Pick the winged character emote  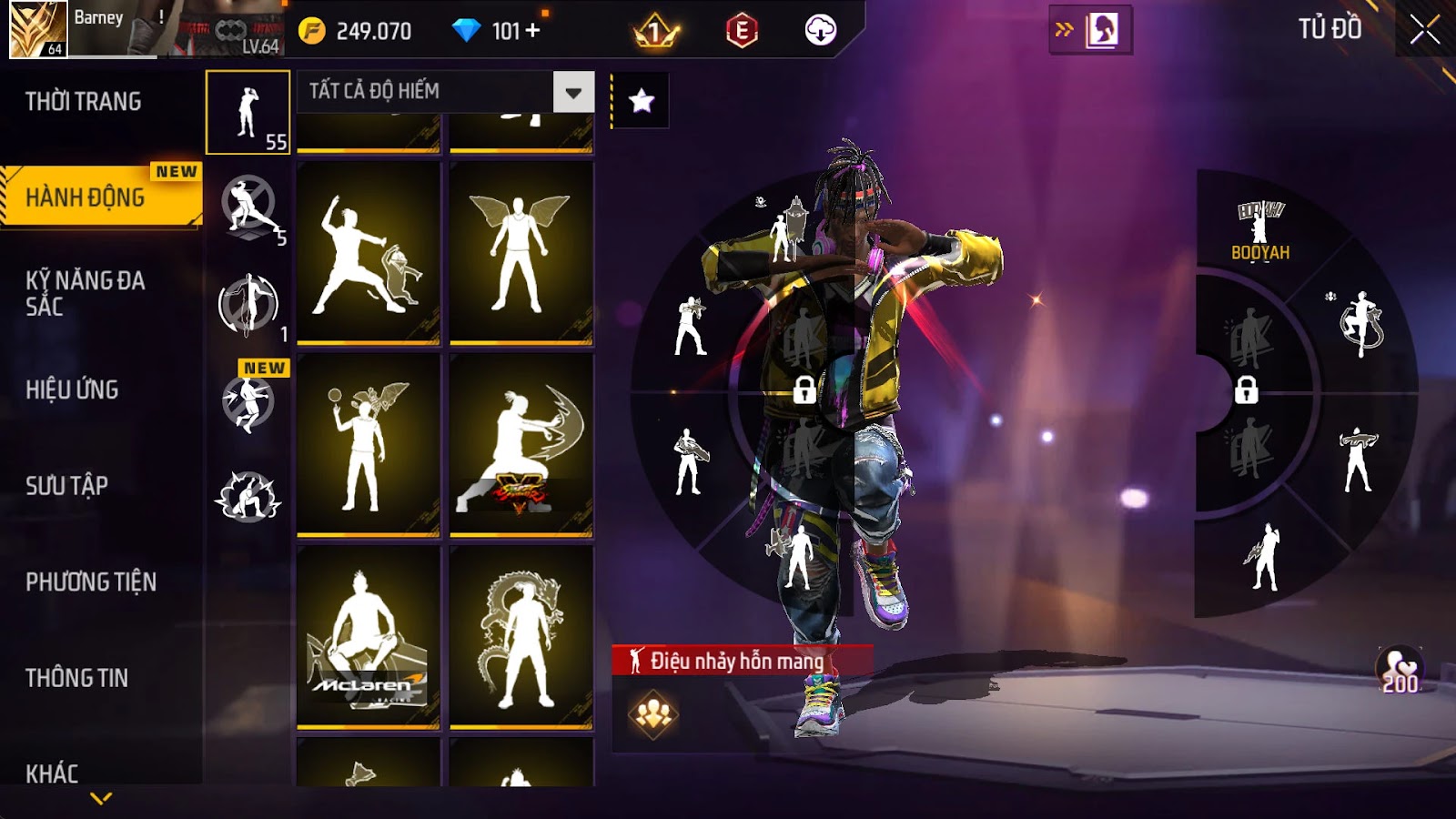point(521,253)
